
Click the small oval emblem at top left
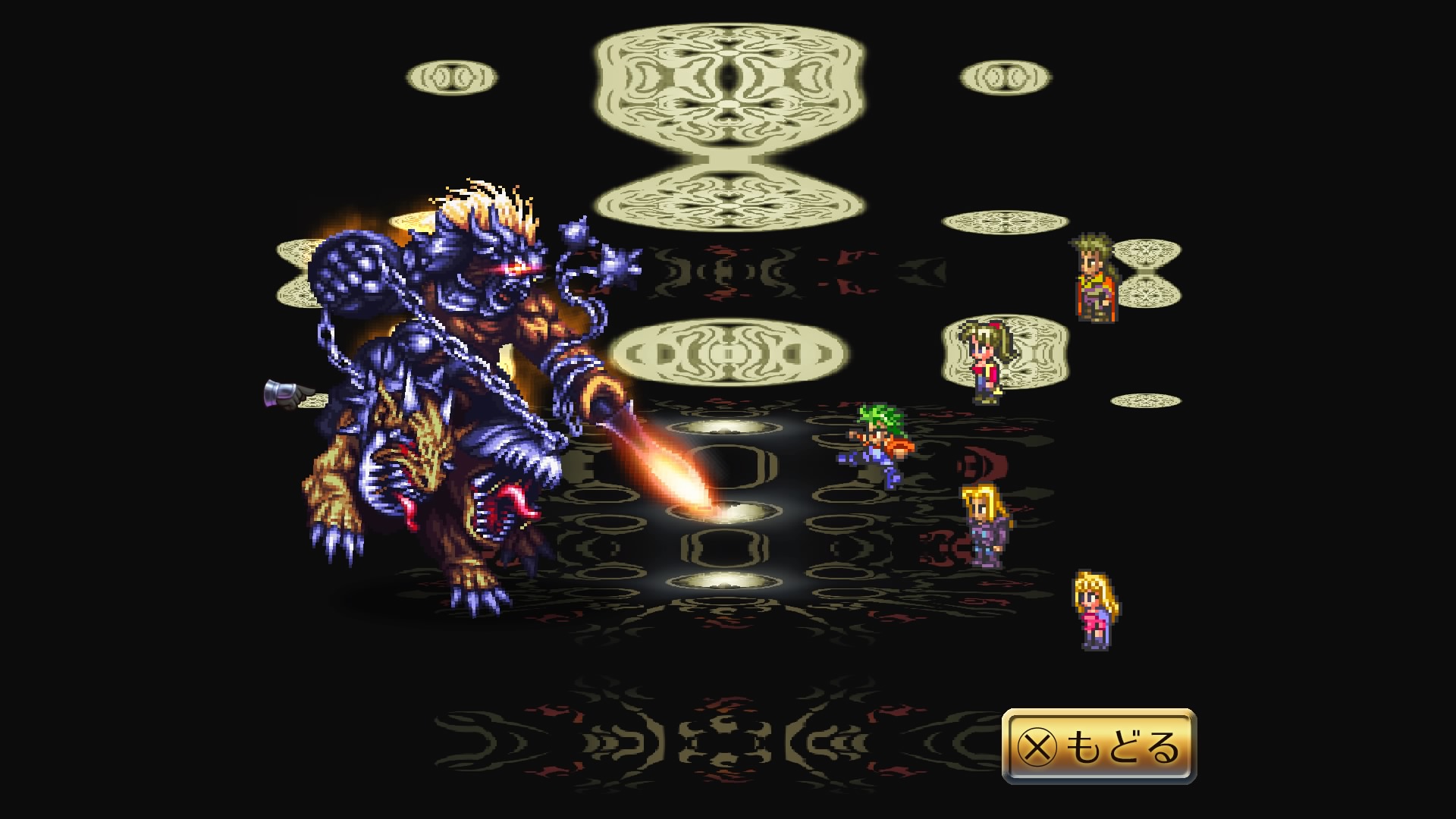[x=450, y=76]
